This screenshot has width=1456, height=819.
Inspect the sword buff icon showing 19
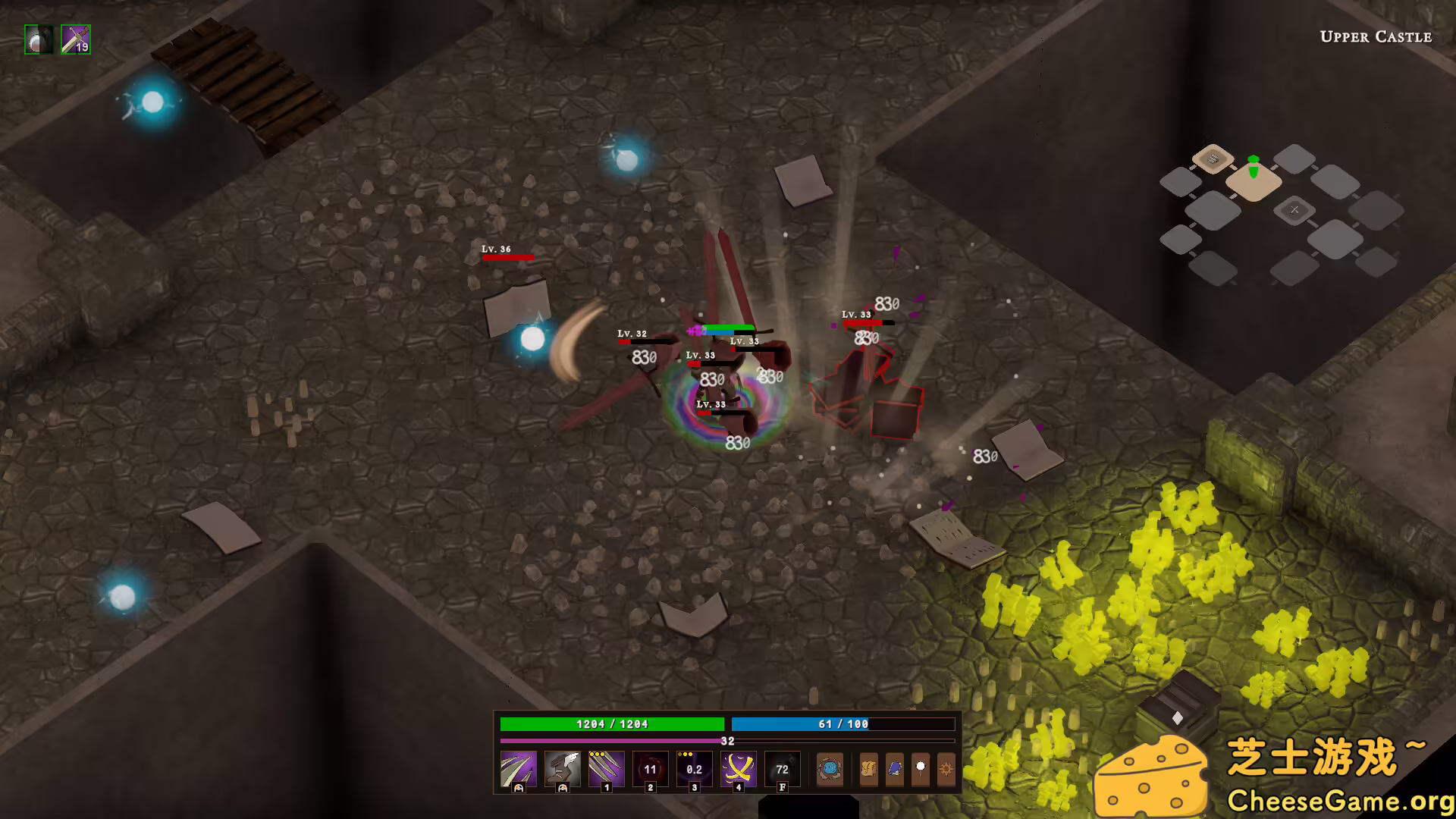[76, 39]
